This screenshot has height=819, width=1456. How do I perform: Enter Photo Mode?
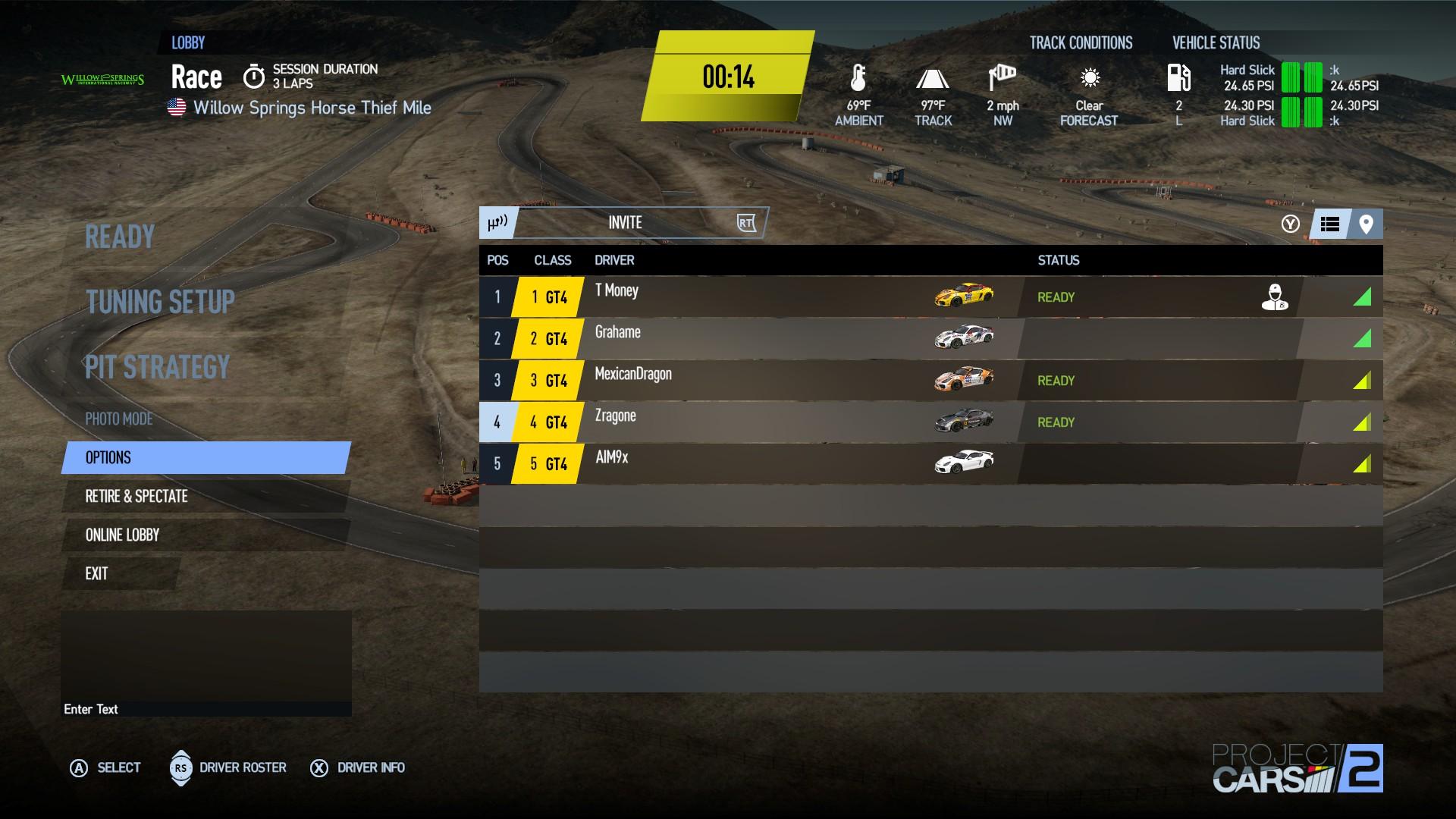point(119,419)
